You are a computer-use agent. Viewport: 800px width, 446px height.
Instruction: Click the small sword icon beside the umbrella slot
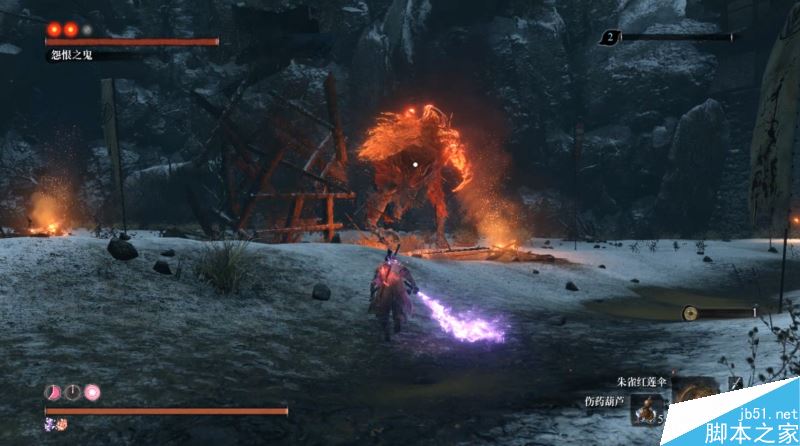coord(735,385)
